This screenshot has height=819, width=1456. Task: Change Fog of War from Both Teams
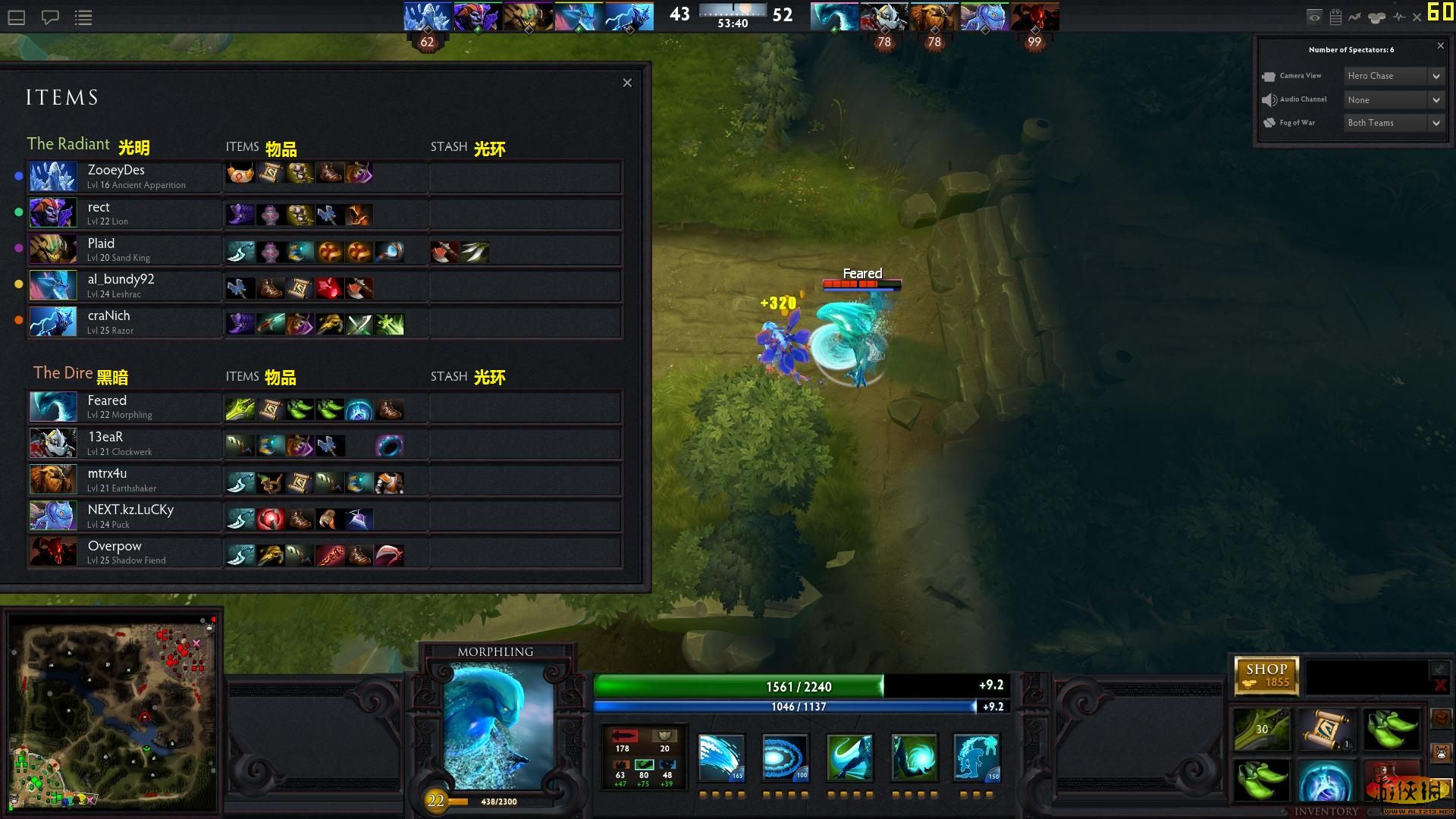tap(1393, 122)
